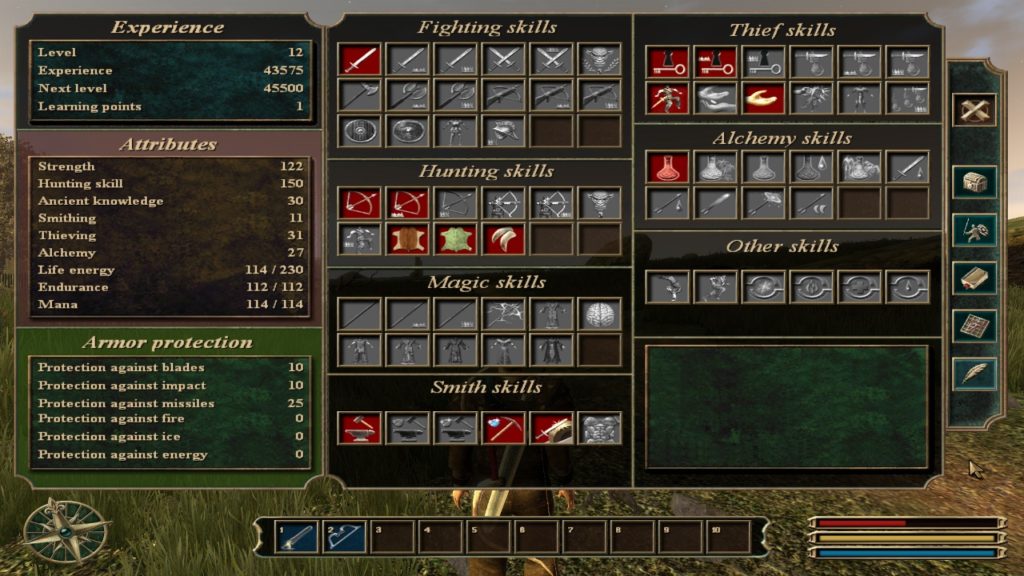This screenshot has height=576, width=1024.
Task: Choose the claw and teeth hunting skill
Action: 503,239
